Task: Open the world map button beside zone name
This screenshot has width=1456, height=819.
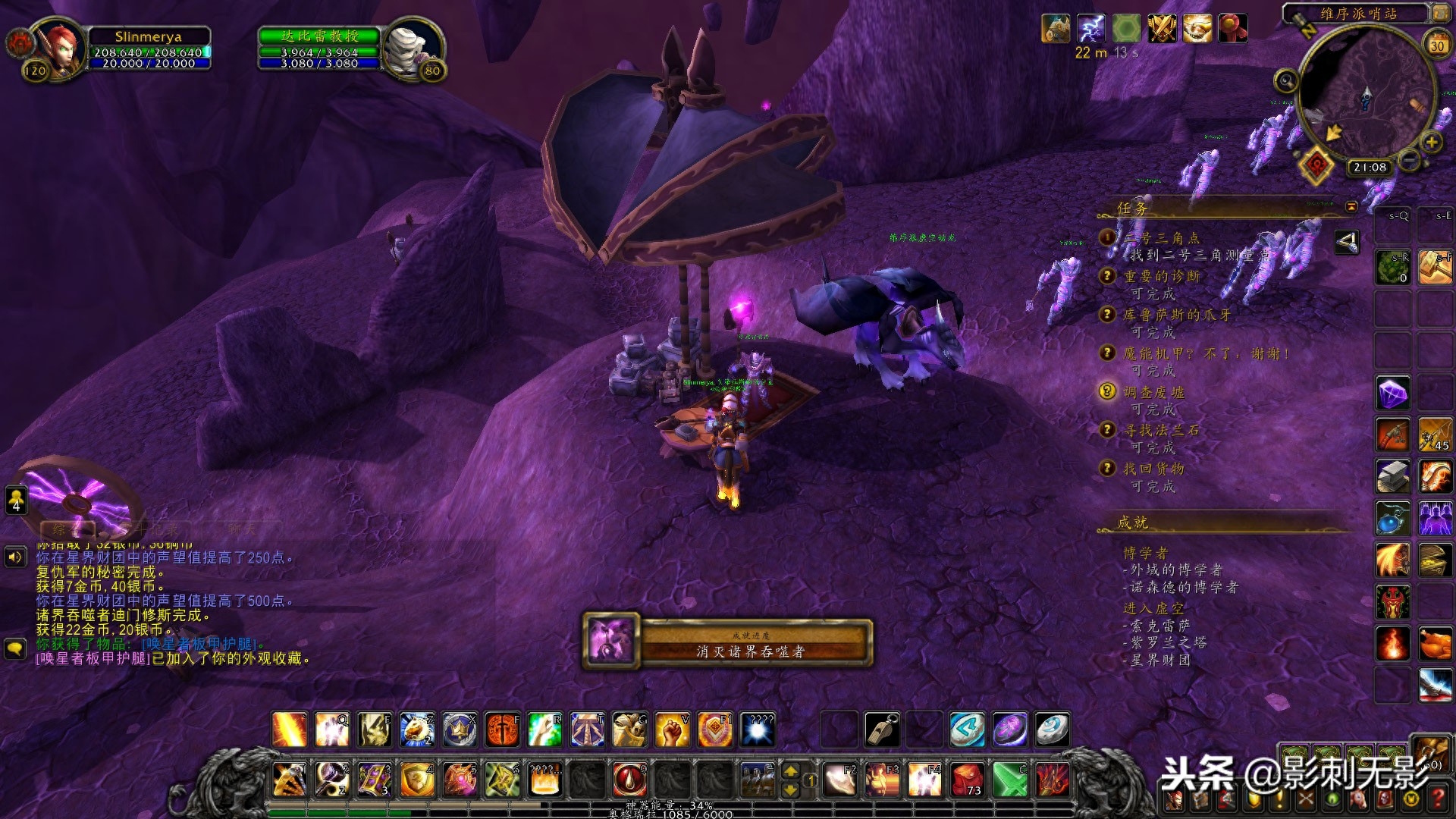Action: pyautogui.click(x=1439, y=13)
